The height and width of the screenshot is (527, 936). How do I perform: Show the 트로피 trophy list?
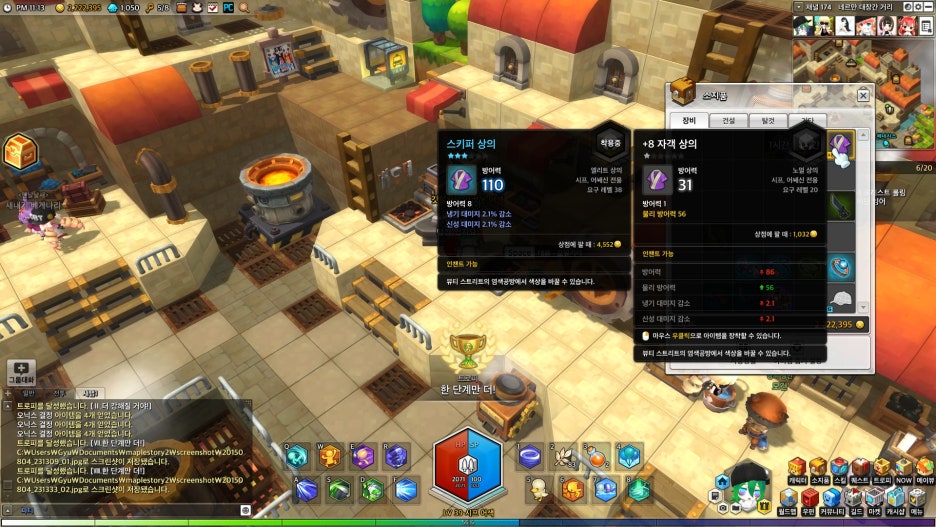882,471
